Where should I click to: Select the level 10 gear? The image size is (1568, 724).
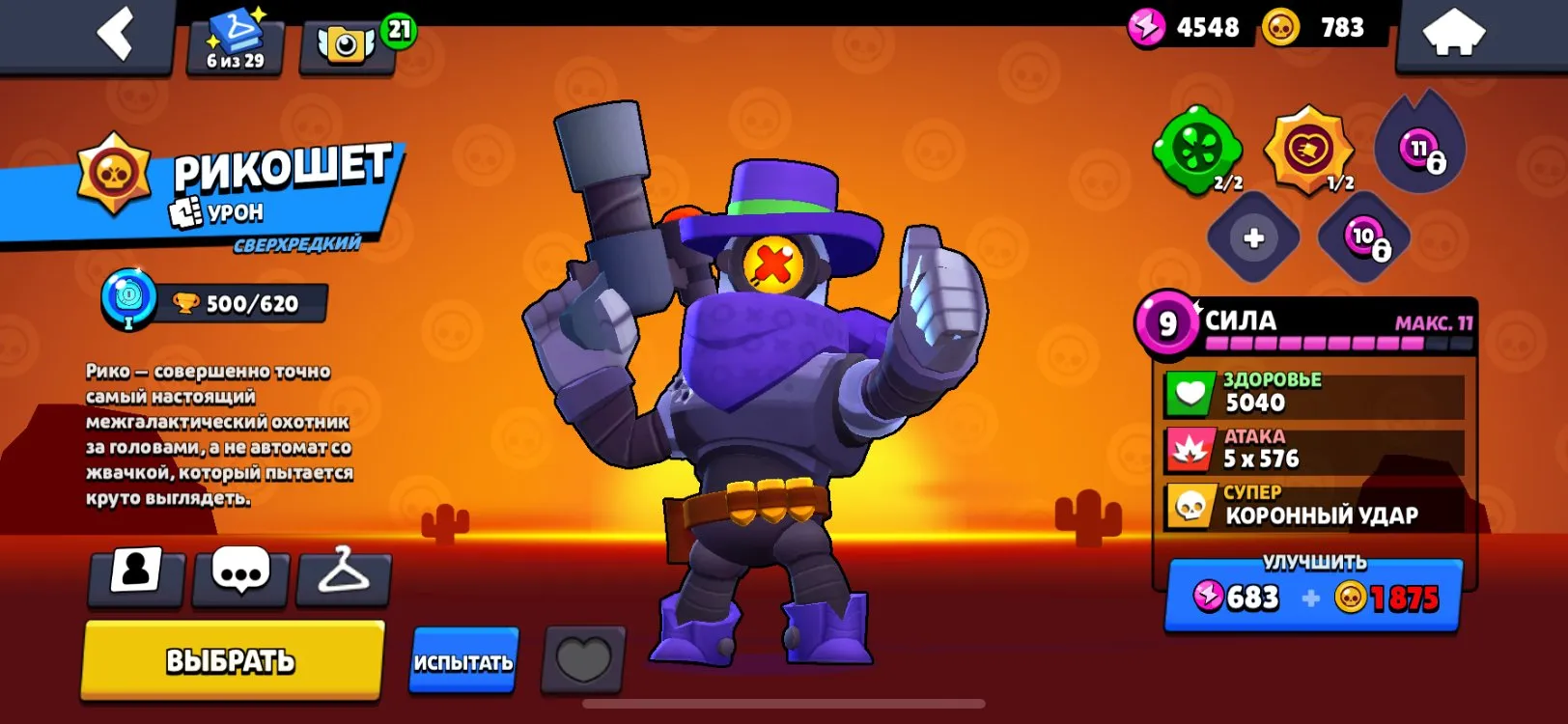pyautogui.click(x=1361, y=238)
